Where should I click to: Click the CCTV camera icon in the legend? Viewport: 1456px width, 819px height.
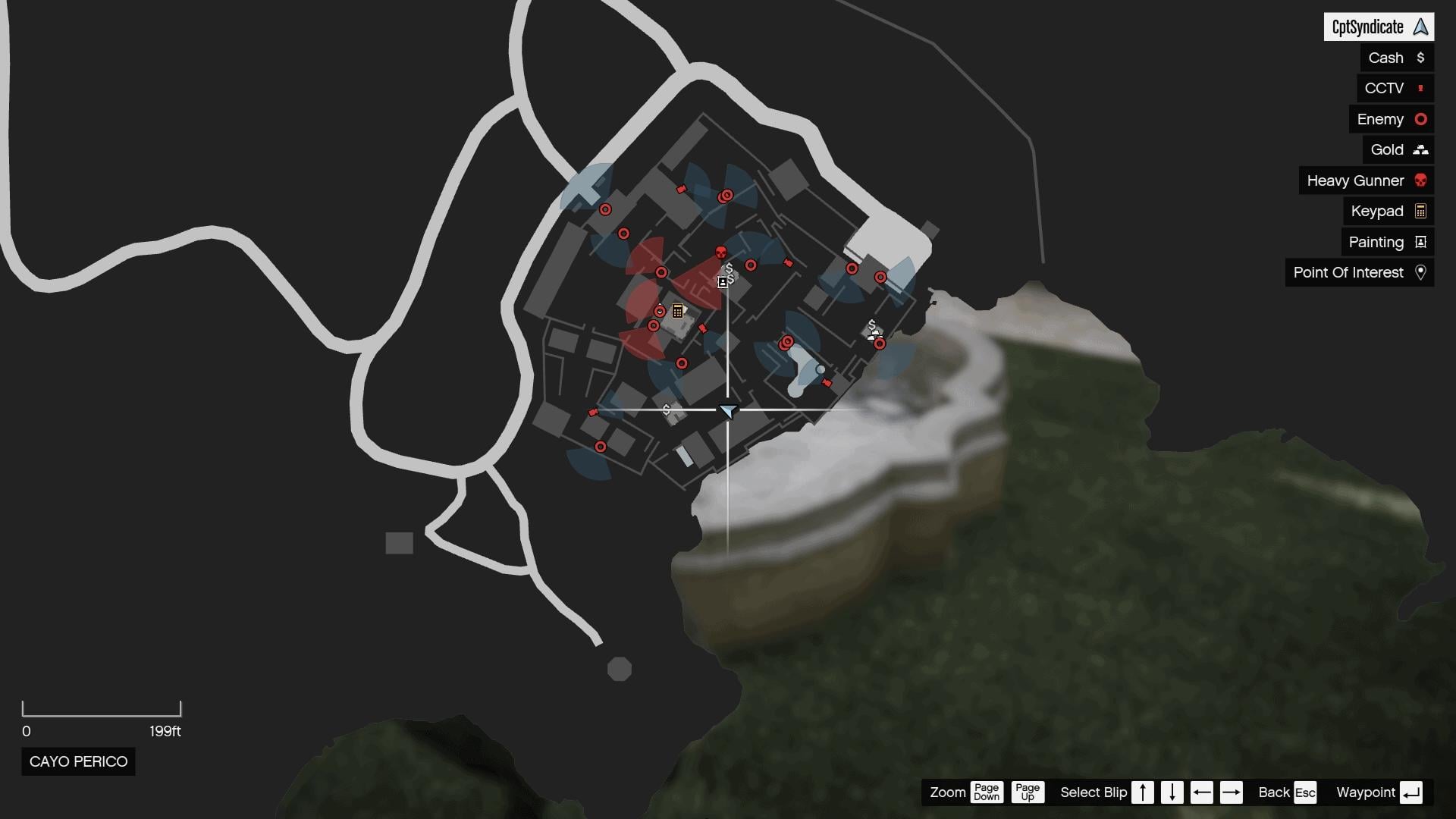tap(1421, 88)
